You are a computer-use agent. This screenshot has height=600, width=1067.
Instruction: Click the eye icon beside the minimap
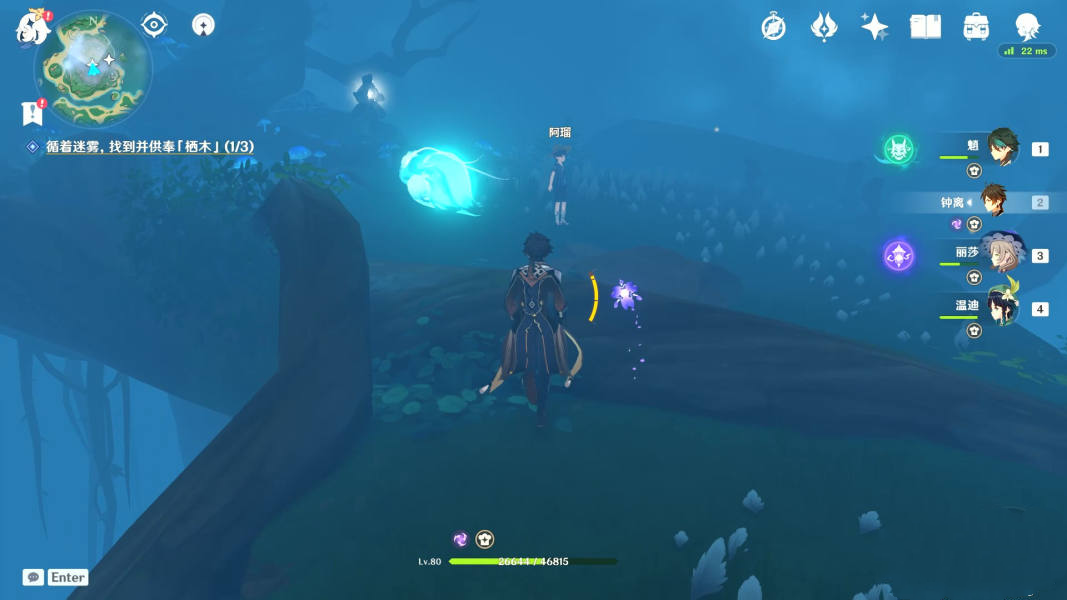coord(154,24)
